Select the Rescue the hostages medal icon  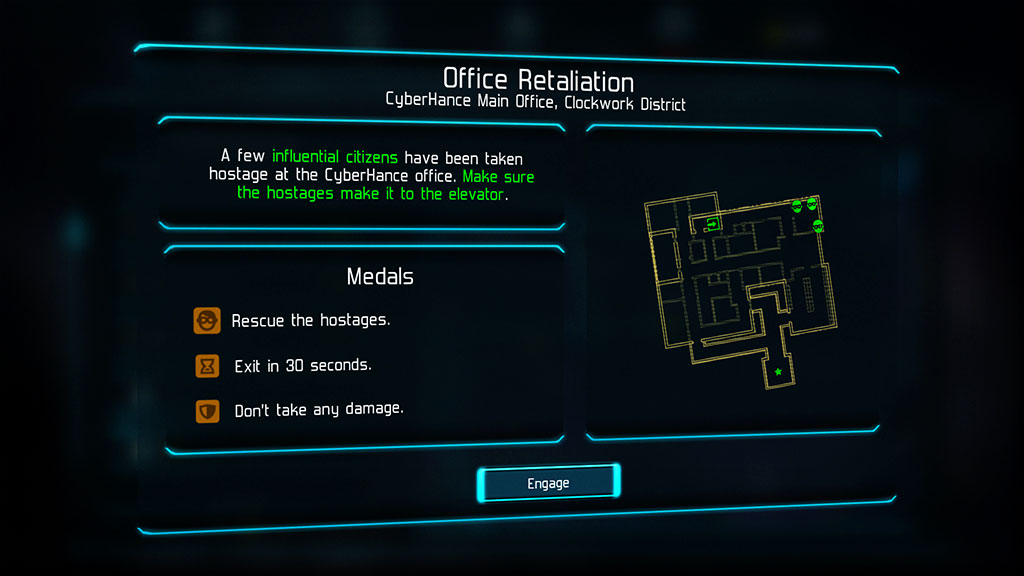(x=207, y=321)
